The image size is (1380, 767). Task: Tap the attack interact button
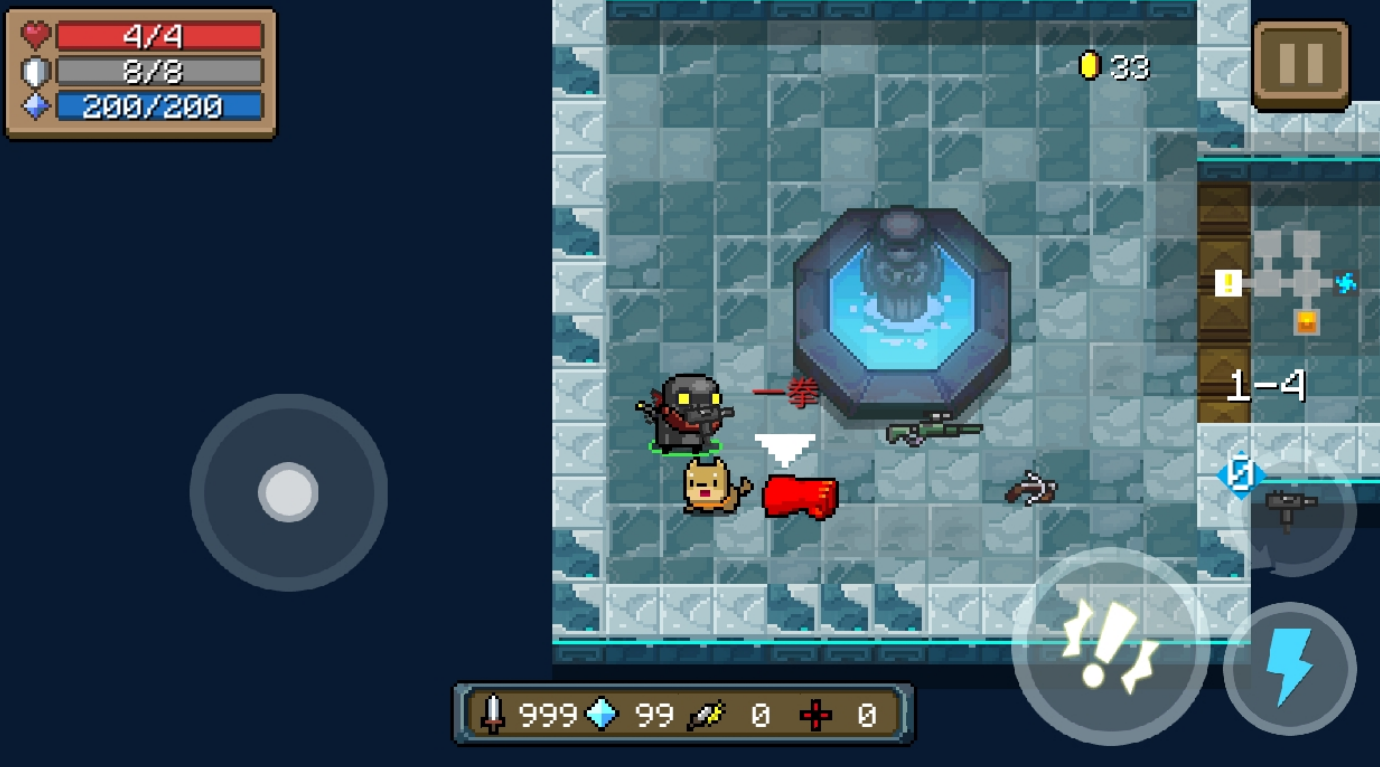1110,647
